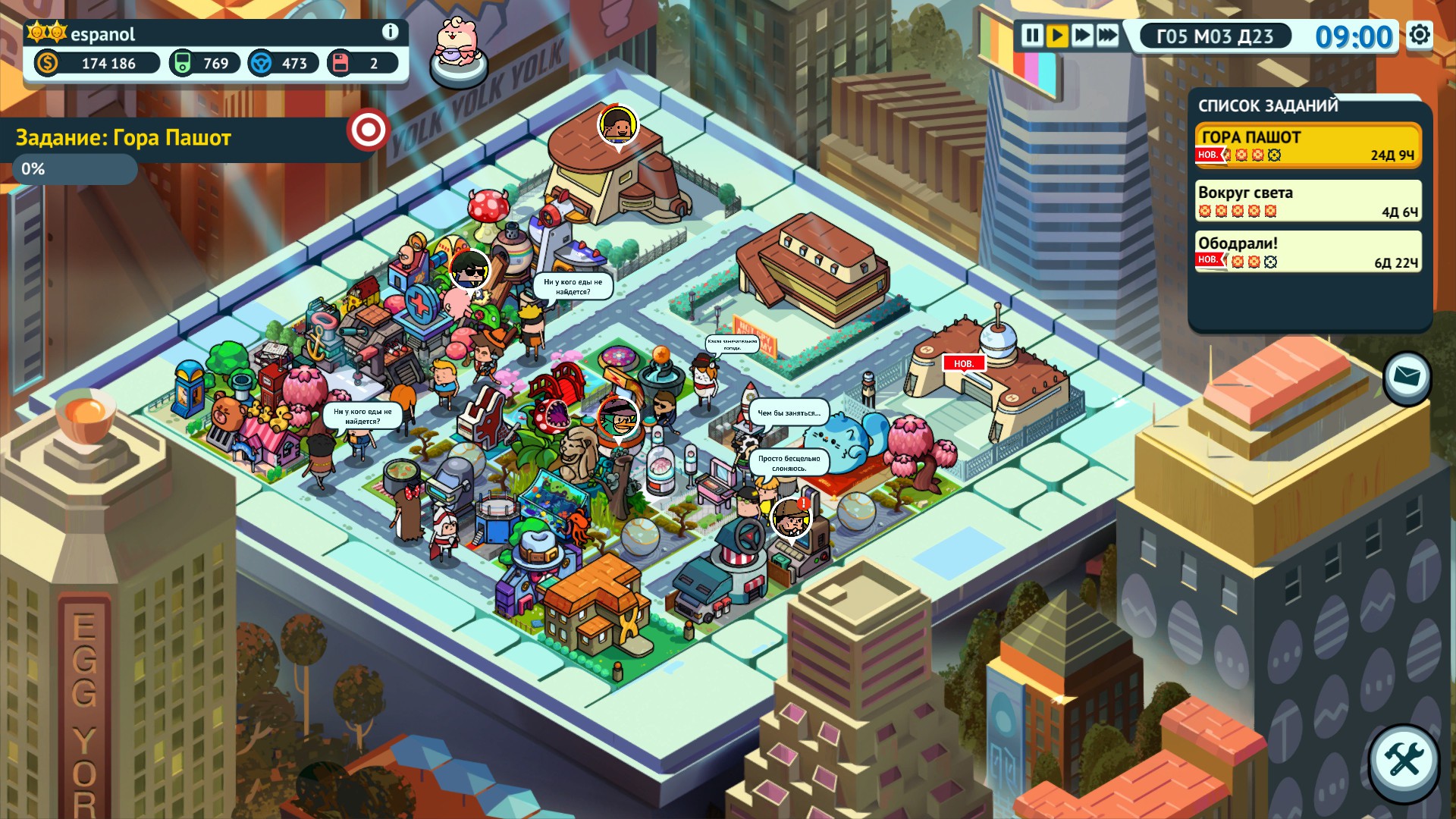Open the Вокруг света task
Image resolution: width=1456 pixels, height=819 pixels.
(1307, 201)
